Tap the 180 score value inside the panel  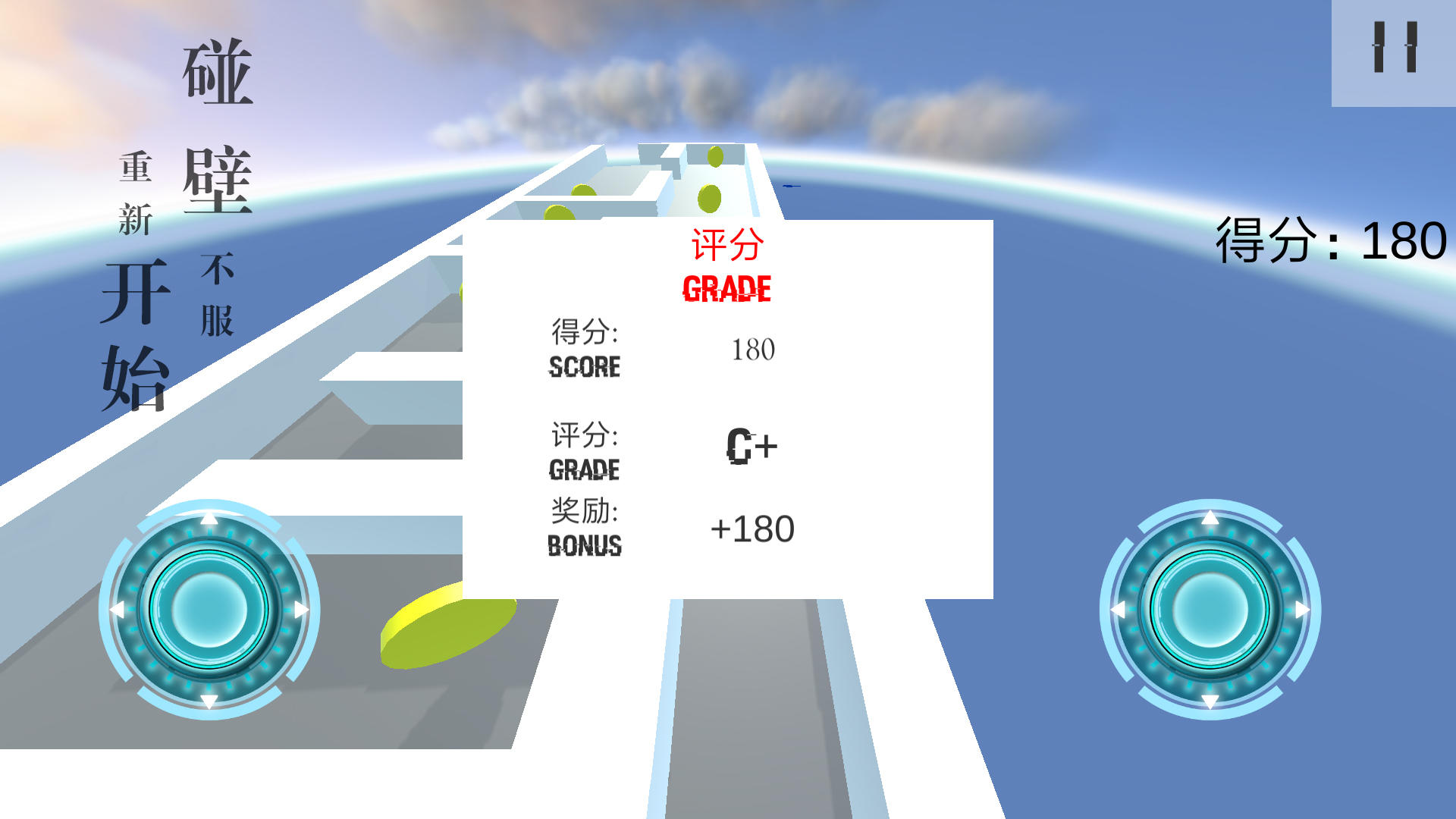[x=752, y=350]
